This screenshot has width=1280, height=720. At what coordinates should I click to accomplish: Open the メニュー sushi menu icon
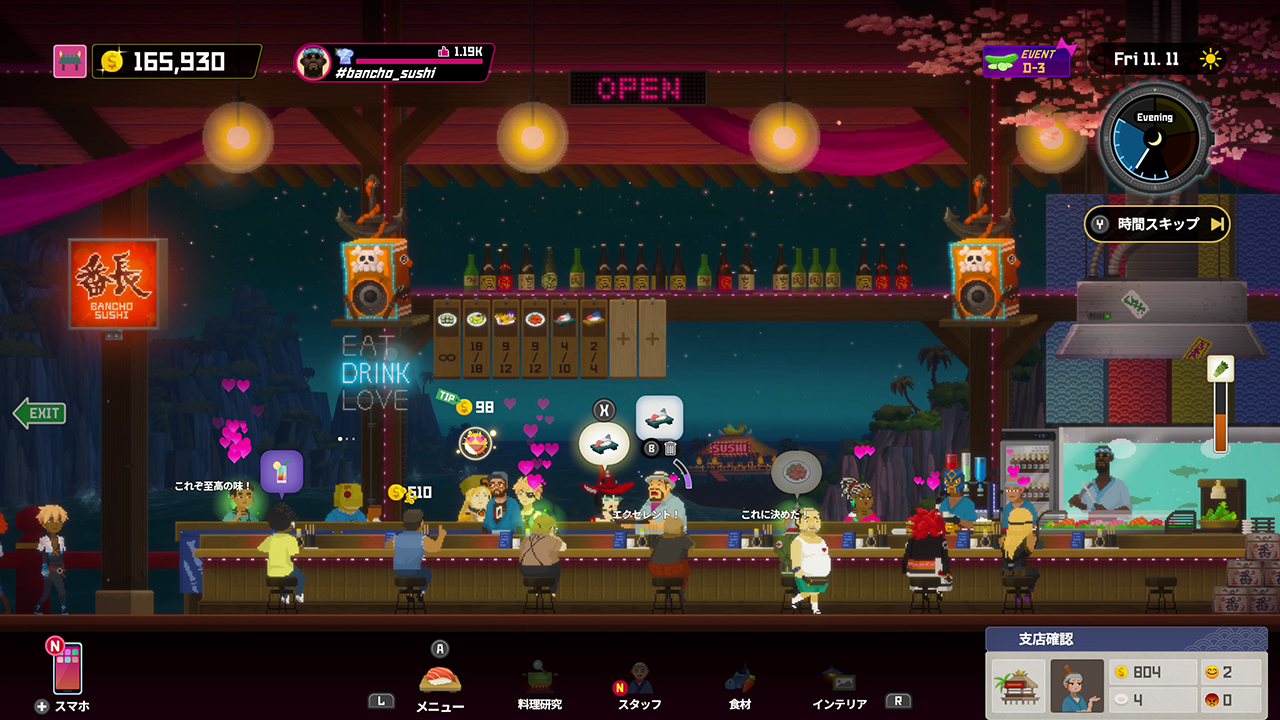coord(438,680)
